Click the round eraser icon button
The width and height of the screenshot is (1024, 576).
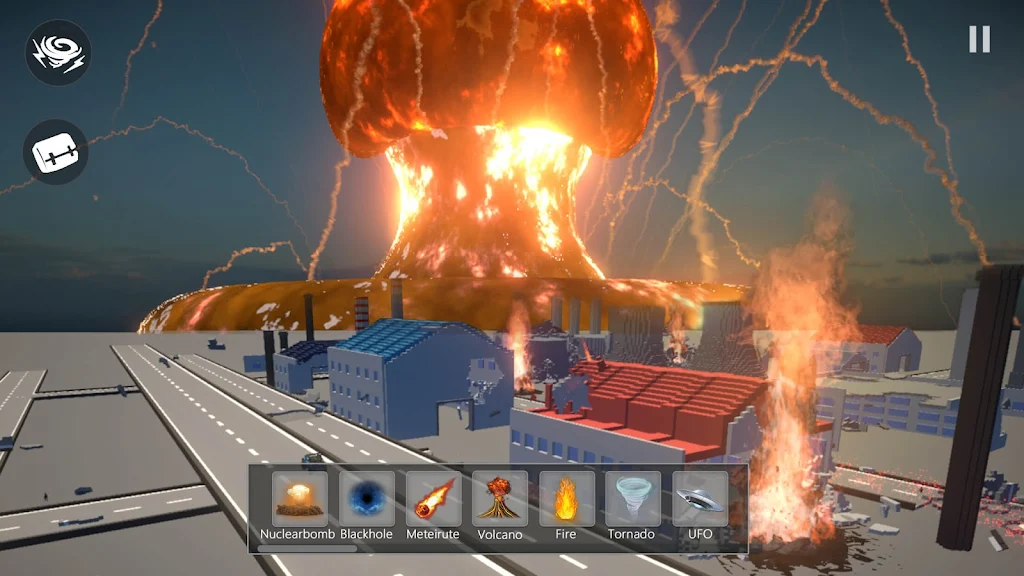tap(56, 152)
